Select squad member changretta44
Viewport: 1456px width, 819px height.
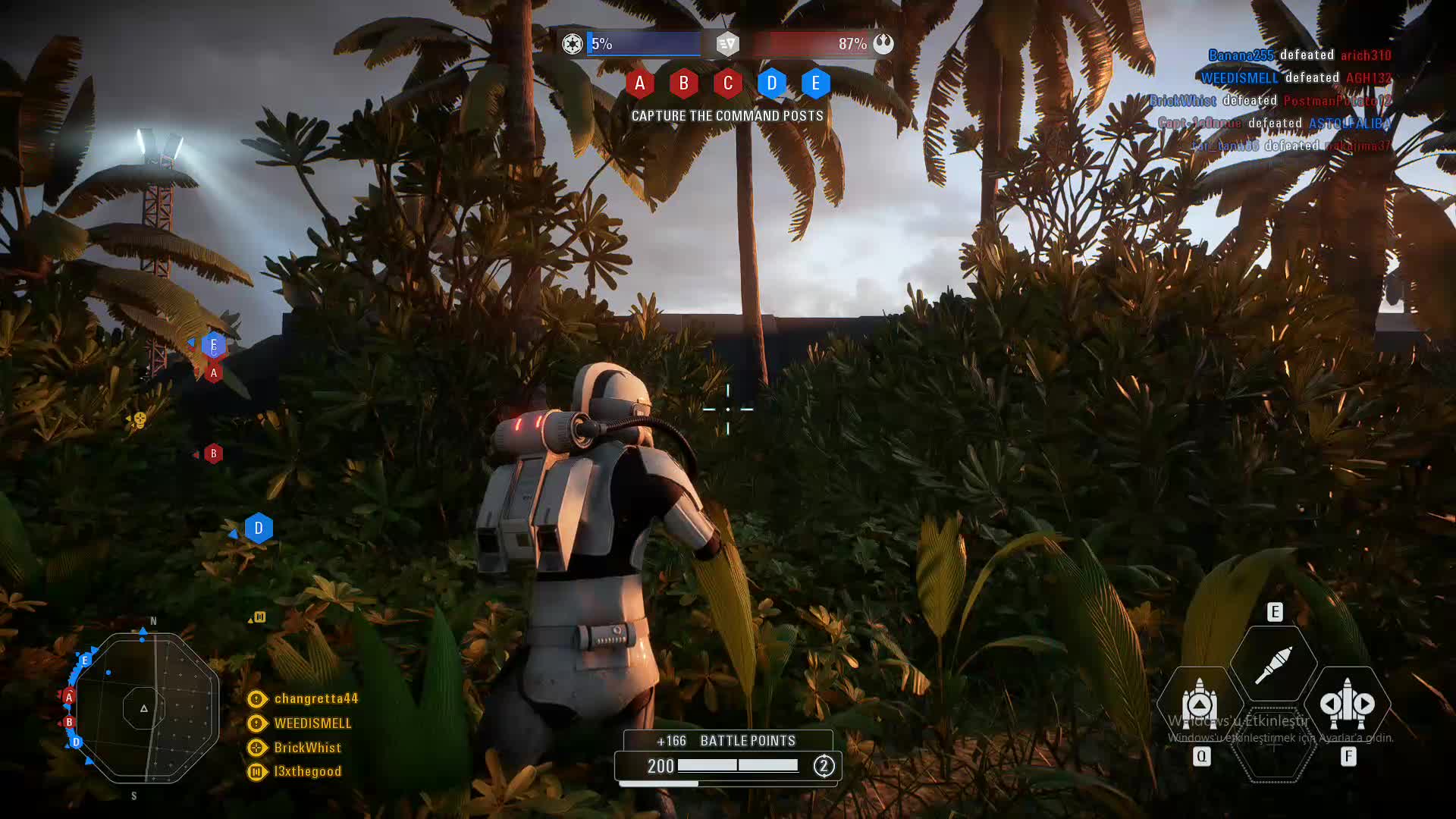click(315, 698)
